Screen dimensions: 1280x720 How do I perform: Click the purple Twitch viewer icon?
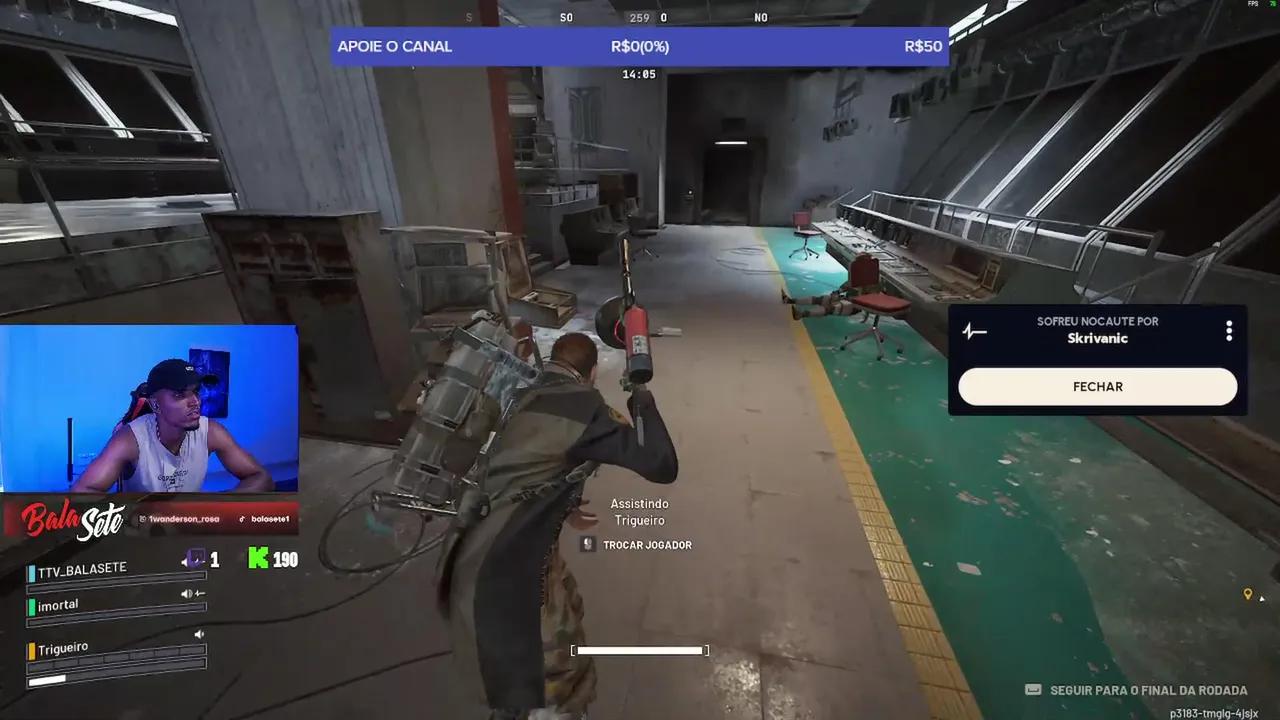click(195, 558)
